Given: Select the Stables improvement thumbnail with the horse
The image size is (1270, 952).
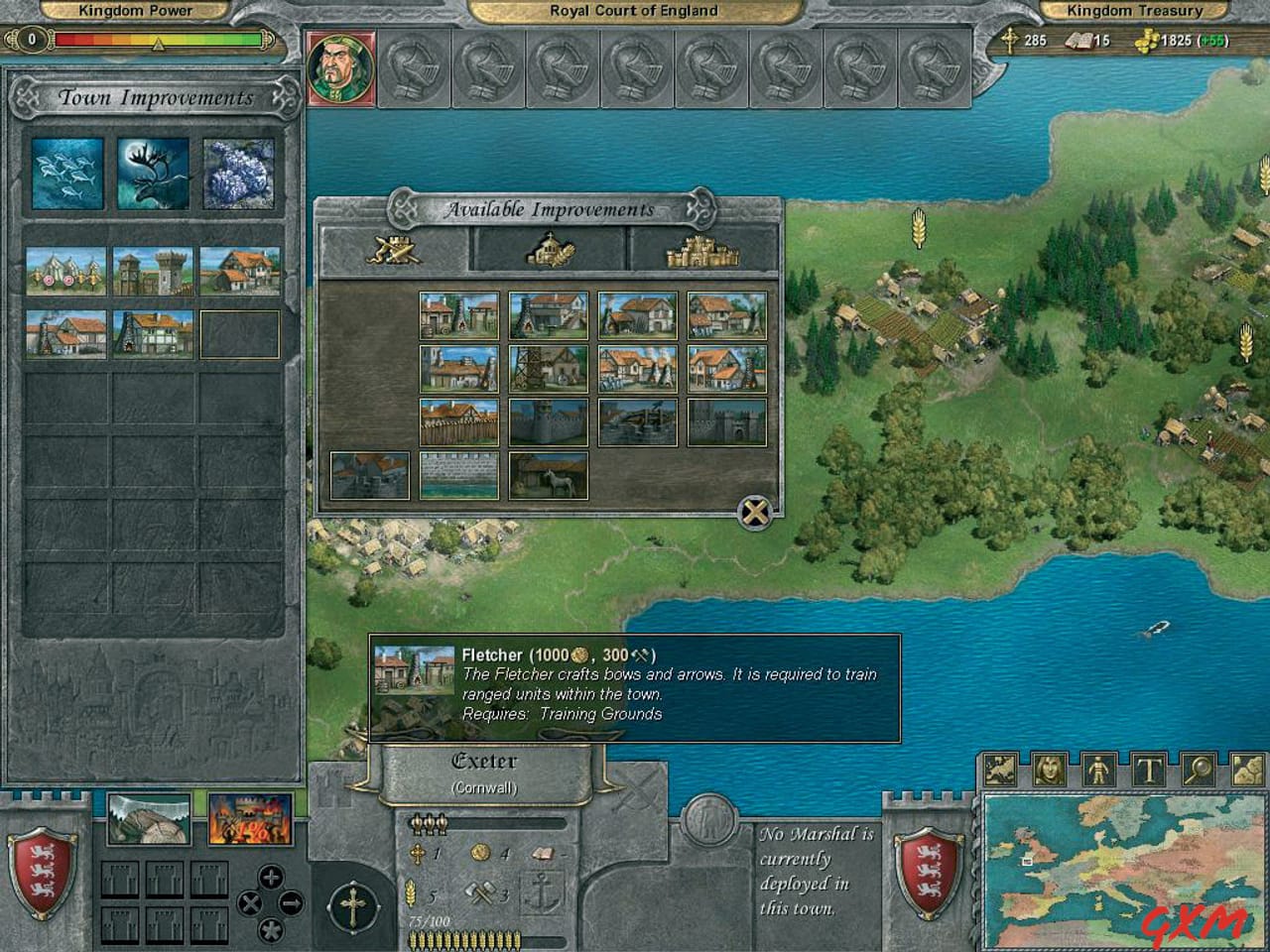Looking at the screenshot, I should point(548,476).
